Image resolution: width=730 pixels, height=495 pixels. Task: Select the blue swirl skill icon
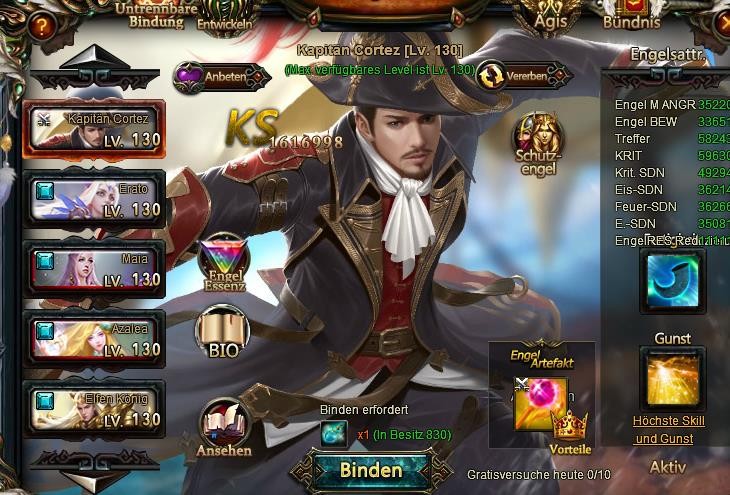(672, 281)
